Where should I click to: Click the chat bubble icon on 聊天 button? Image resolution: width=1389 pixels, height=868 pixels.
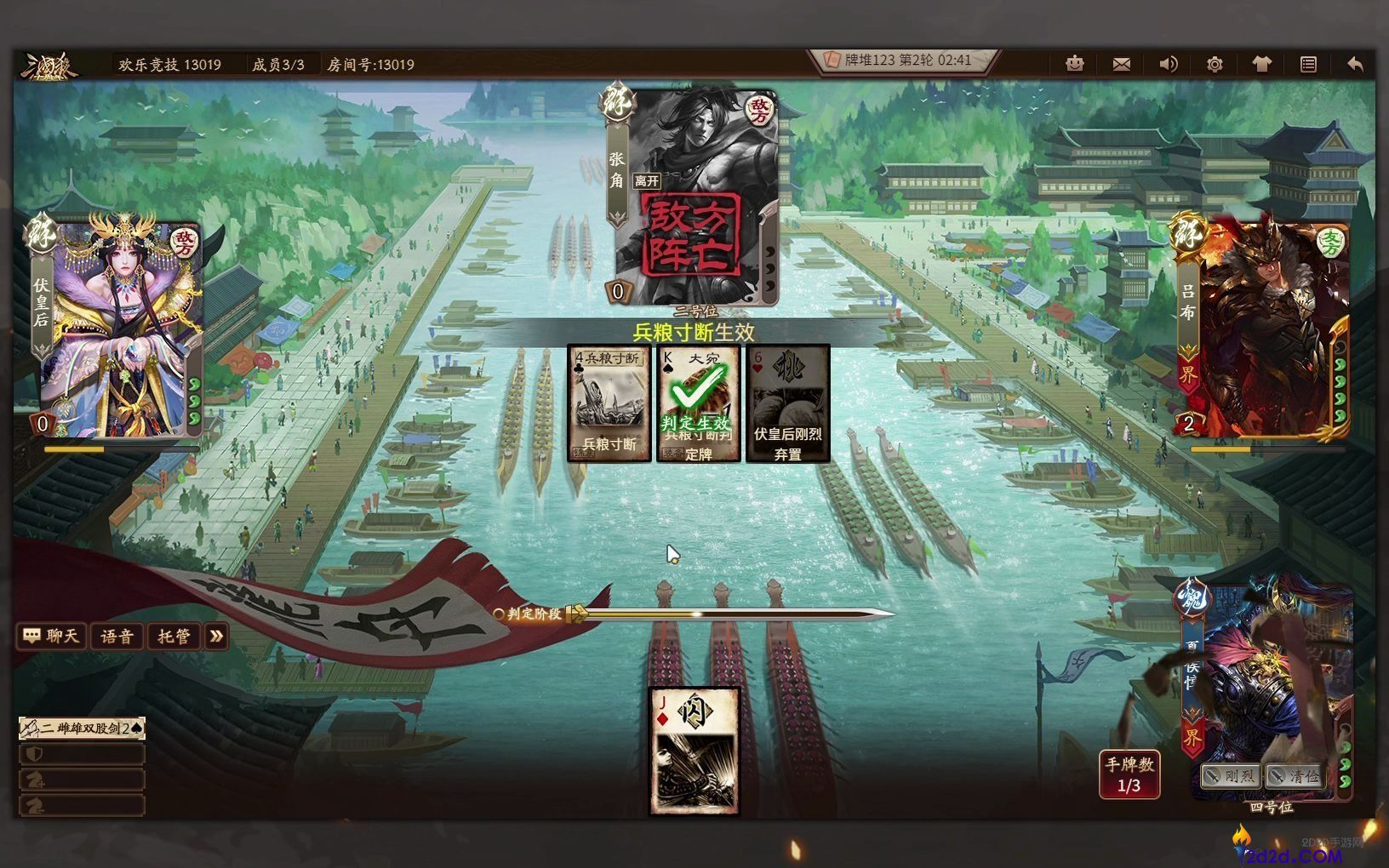point(30,636)
